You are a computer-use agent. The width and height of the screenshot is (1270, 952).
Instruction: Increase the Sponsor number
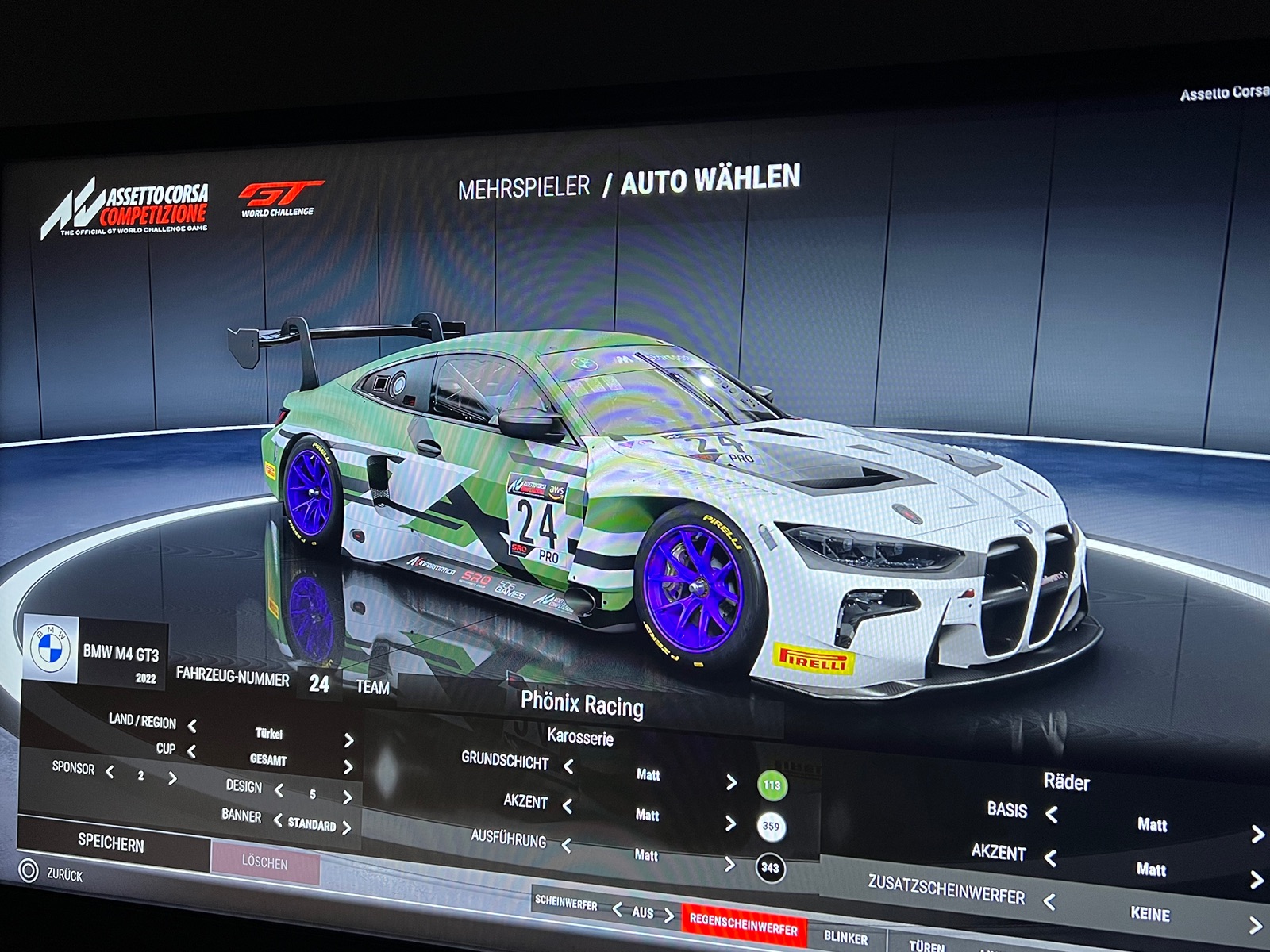pos(172,778)
